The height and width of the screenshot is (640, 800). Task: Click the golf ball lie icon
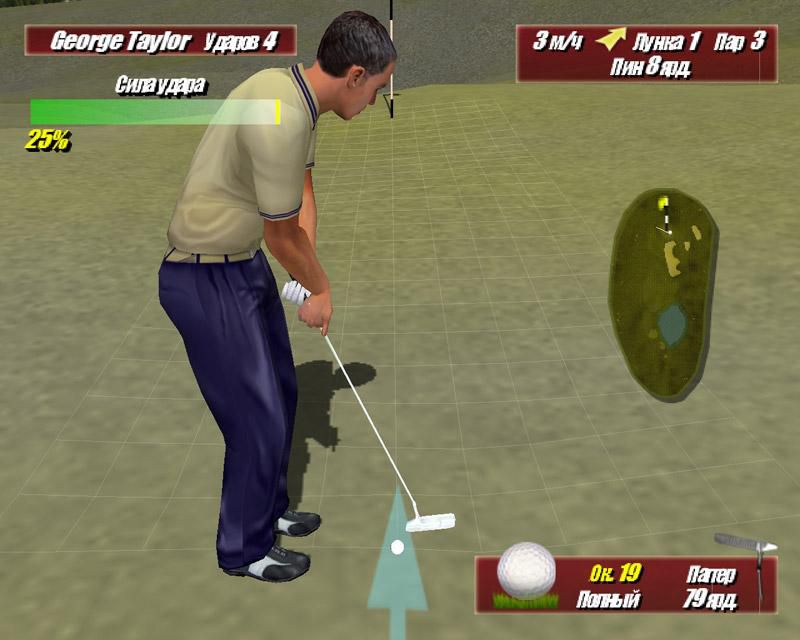click(x=526, y=574)
